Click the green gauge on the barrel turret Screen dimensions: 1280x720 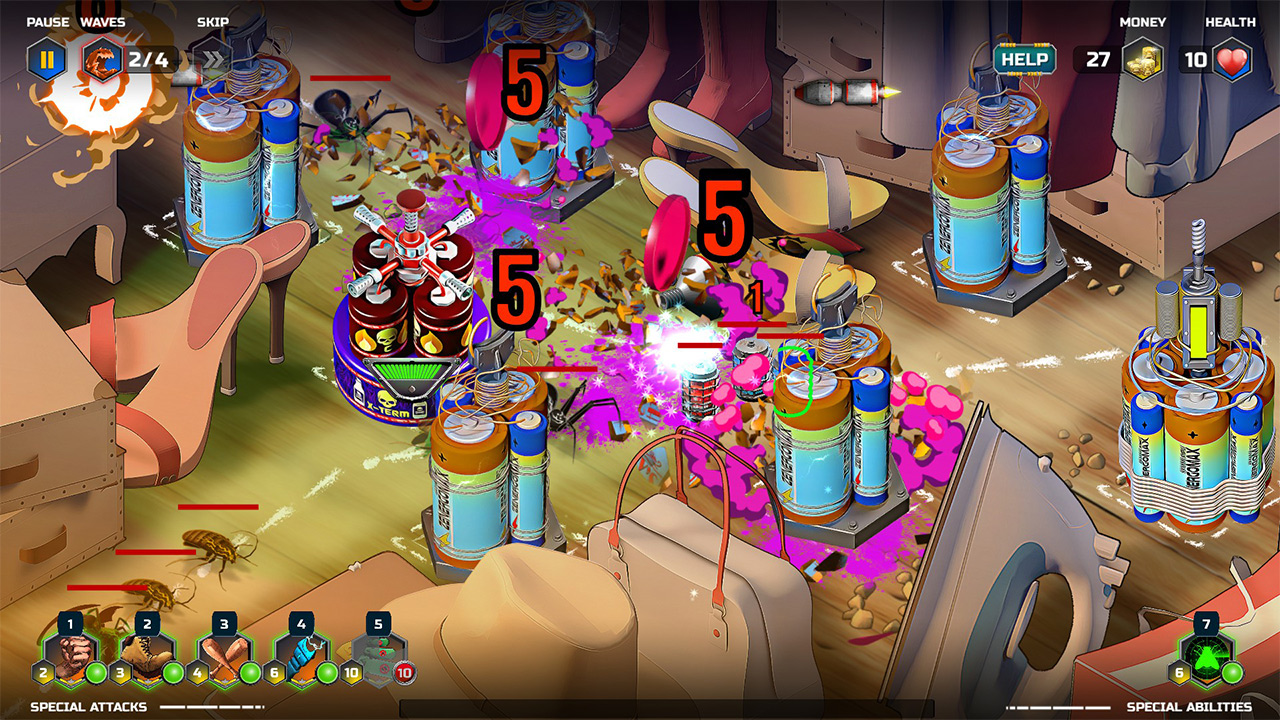[408, 371]
